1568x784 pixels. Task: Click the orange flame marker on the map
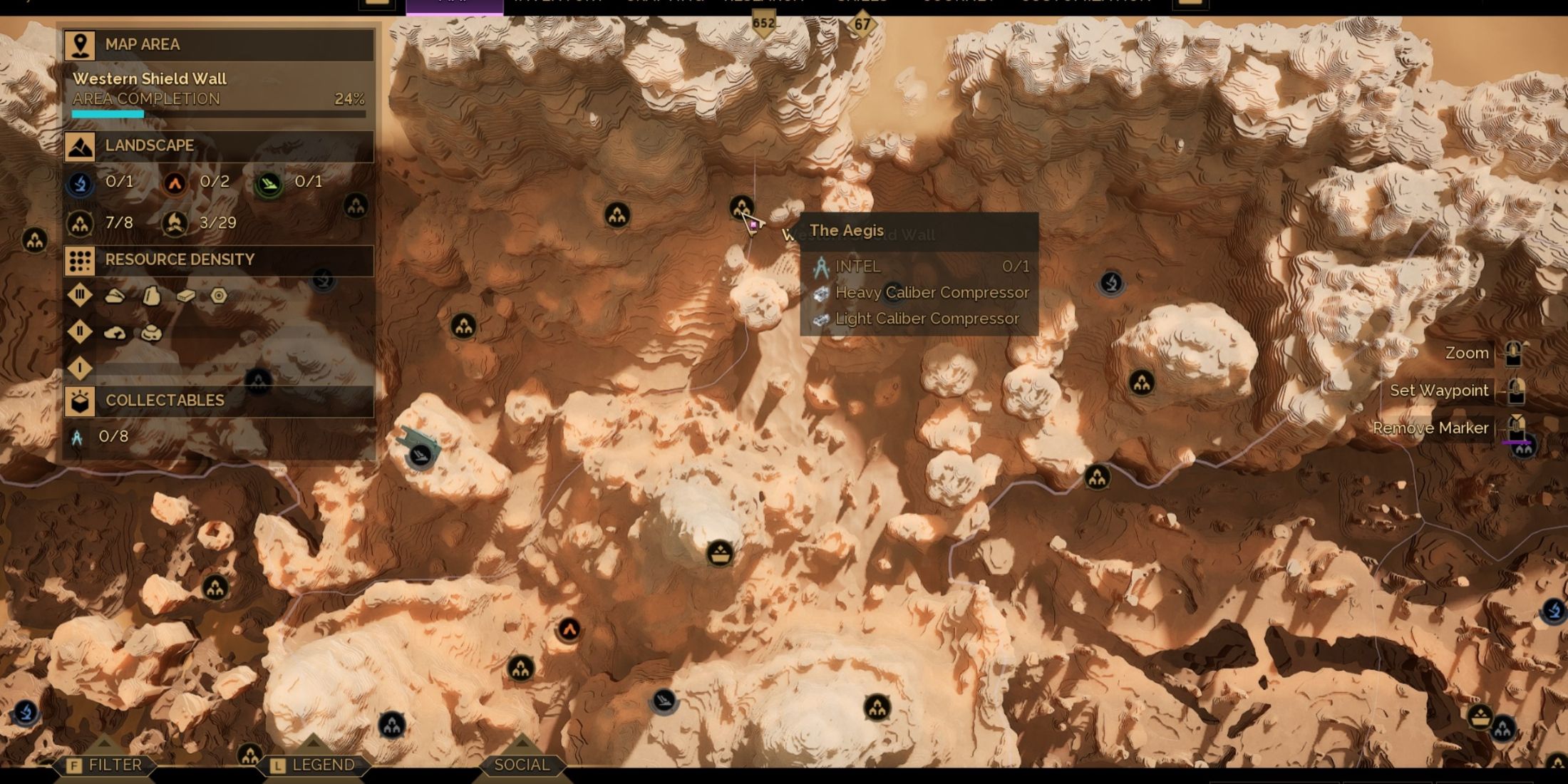(569, 630)
